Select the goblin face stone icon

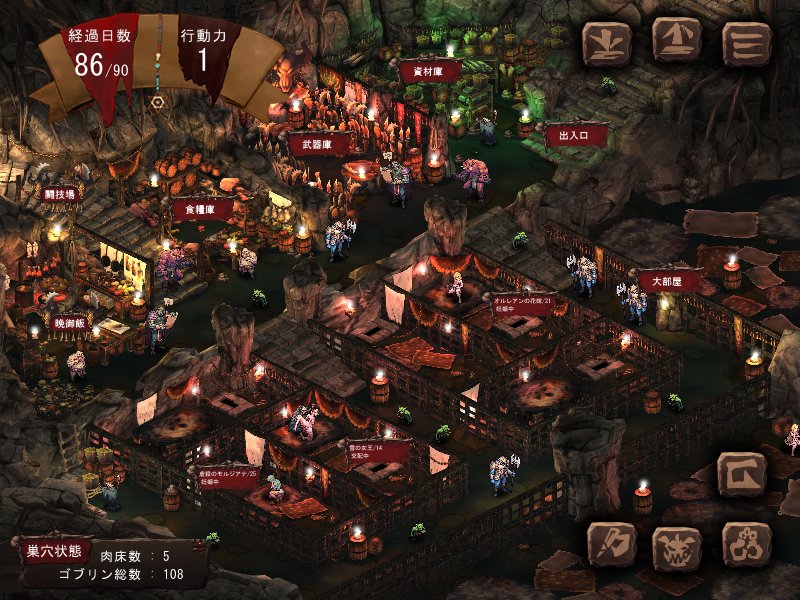tap(677, 547)
